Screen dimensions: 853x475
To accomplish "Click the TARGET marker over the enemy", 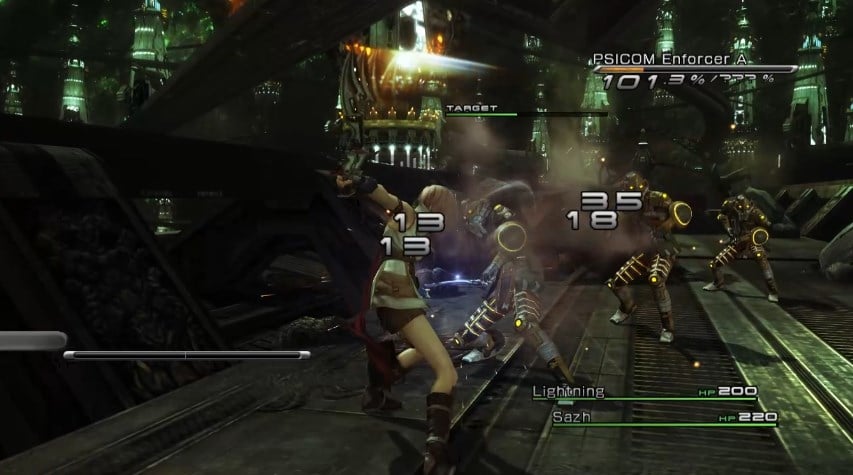I will (x=465, y=107).
